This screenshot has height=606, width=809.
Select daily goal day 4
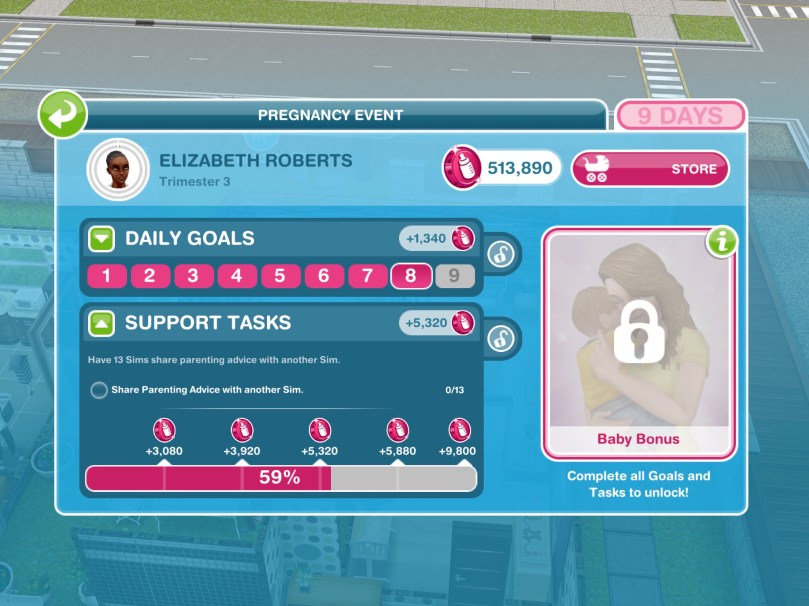click(237, 276)
